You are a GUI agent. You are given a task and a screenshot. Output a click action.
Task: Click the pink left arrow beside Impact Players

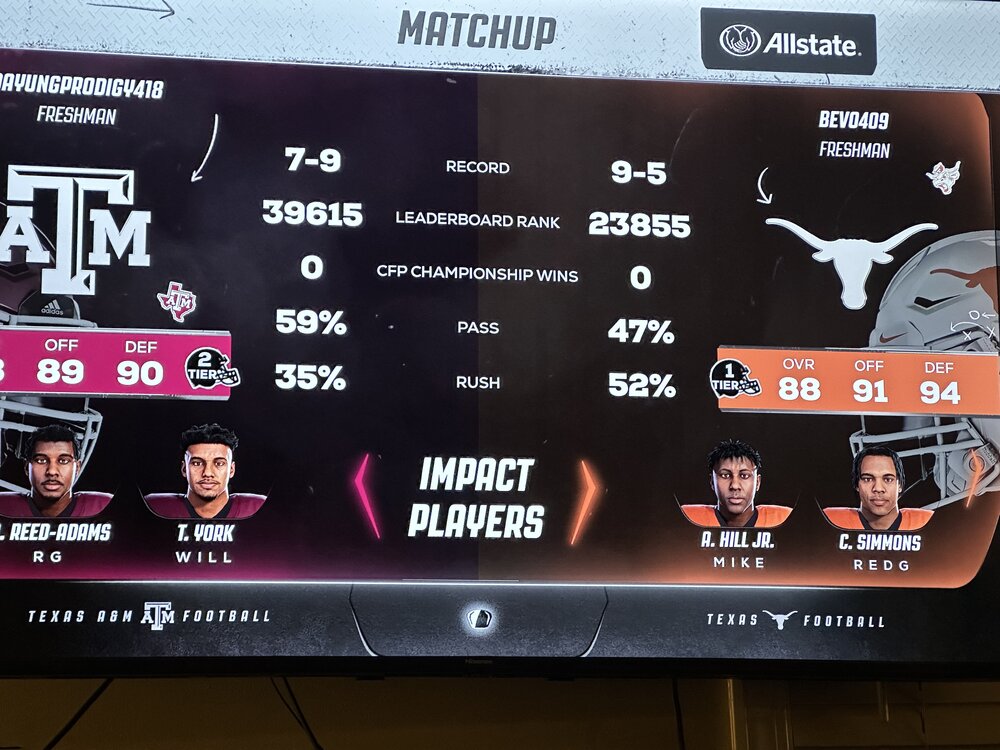pos(367,495)
